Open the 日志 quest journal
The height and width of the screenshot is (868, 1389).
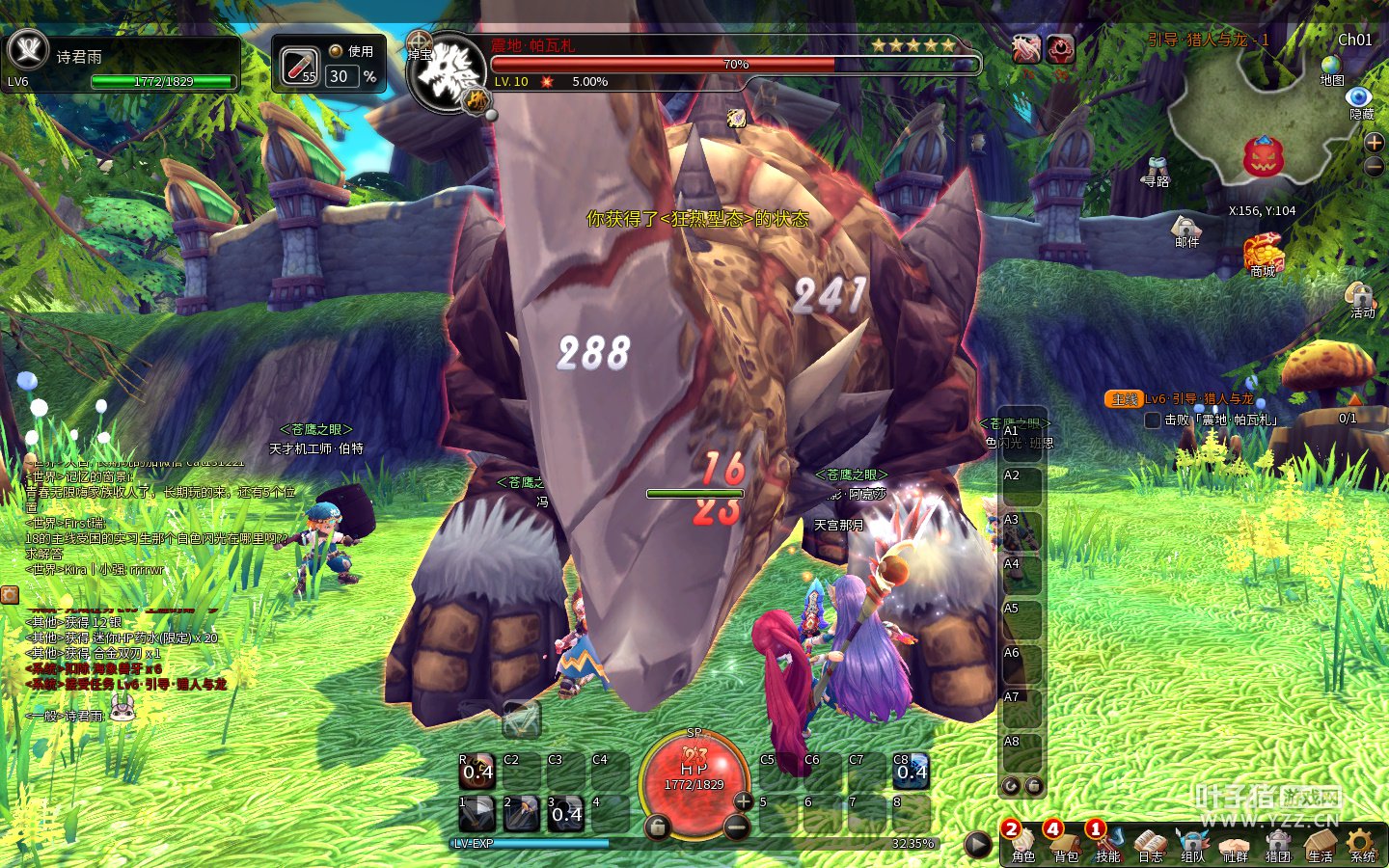(1150, 843)
